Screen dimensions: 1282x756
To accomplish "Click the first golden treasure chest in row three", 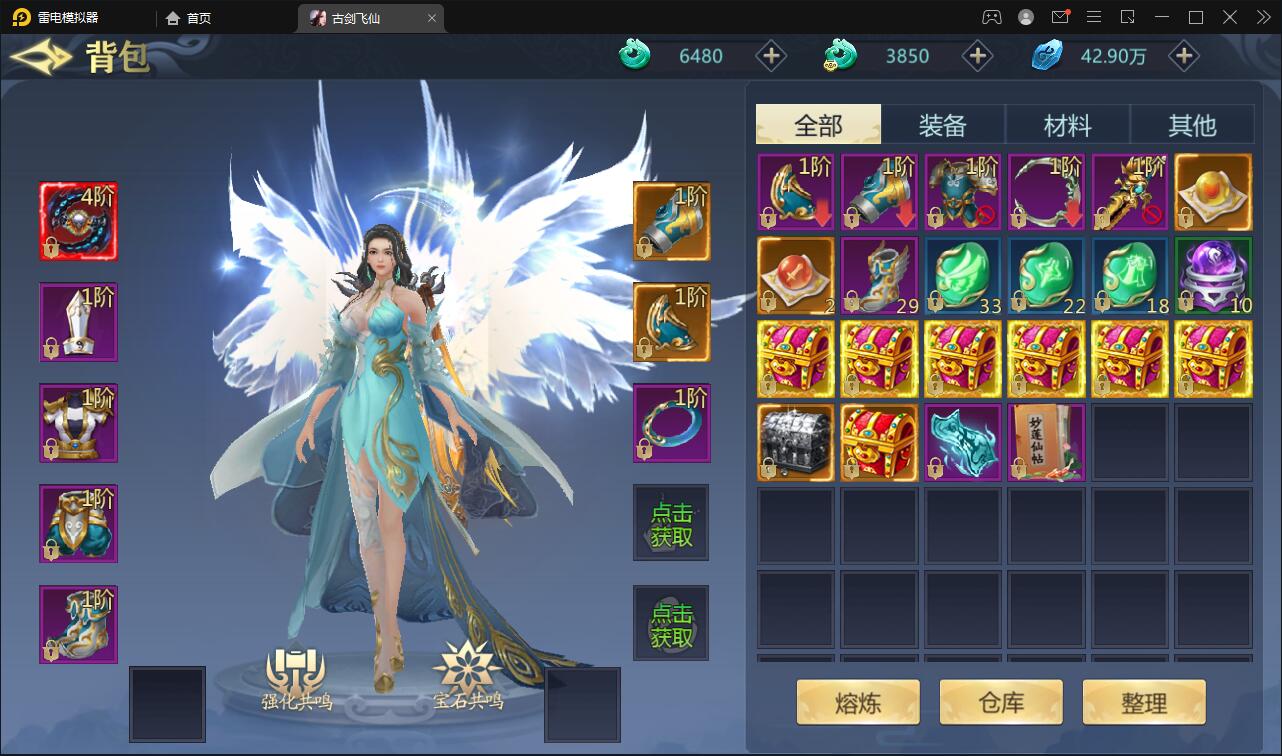I will click(x=795, y=358).
